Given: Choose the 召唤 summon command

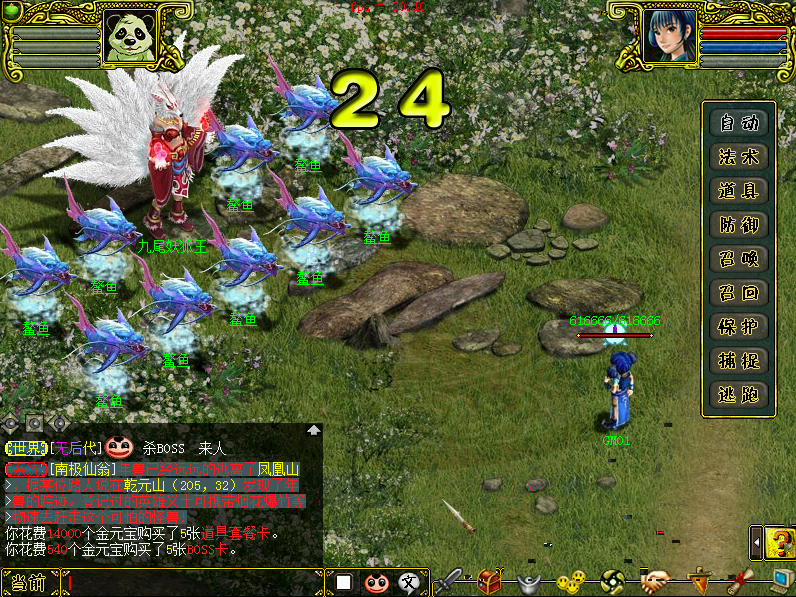Looking at the screenshot, I should (739, 259).
